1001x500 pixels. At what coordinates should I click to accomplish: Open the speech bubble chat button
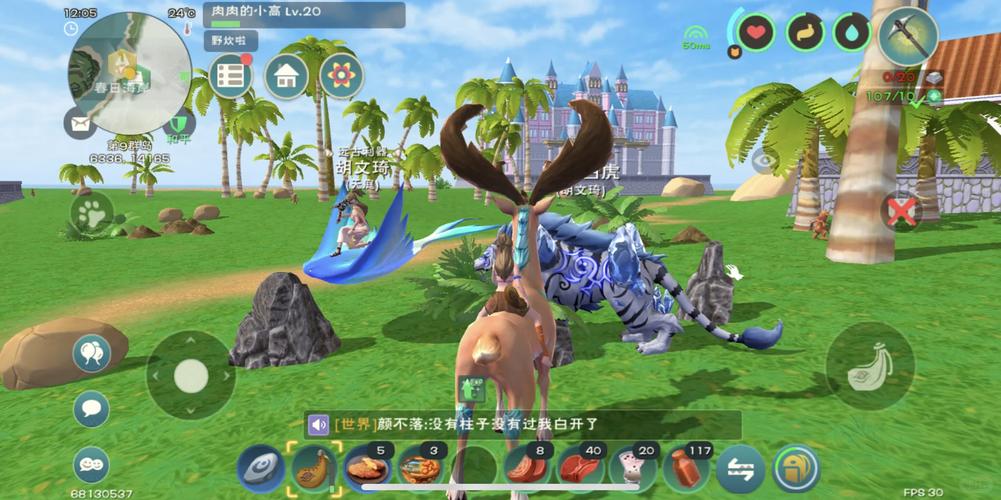(91, 408)
